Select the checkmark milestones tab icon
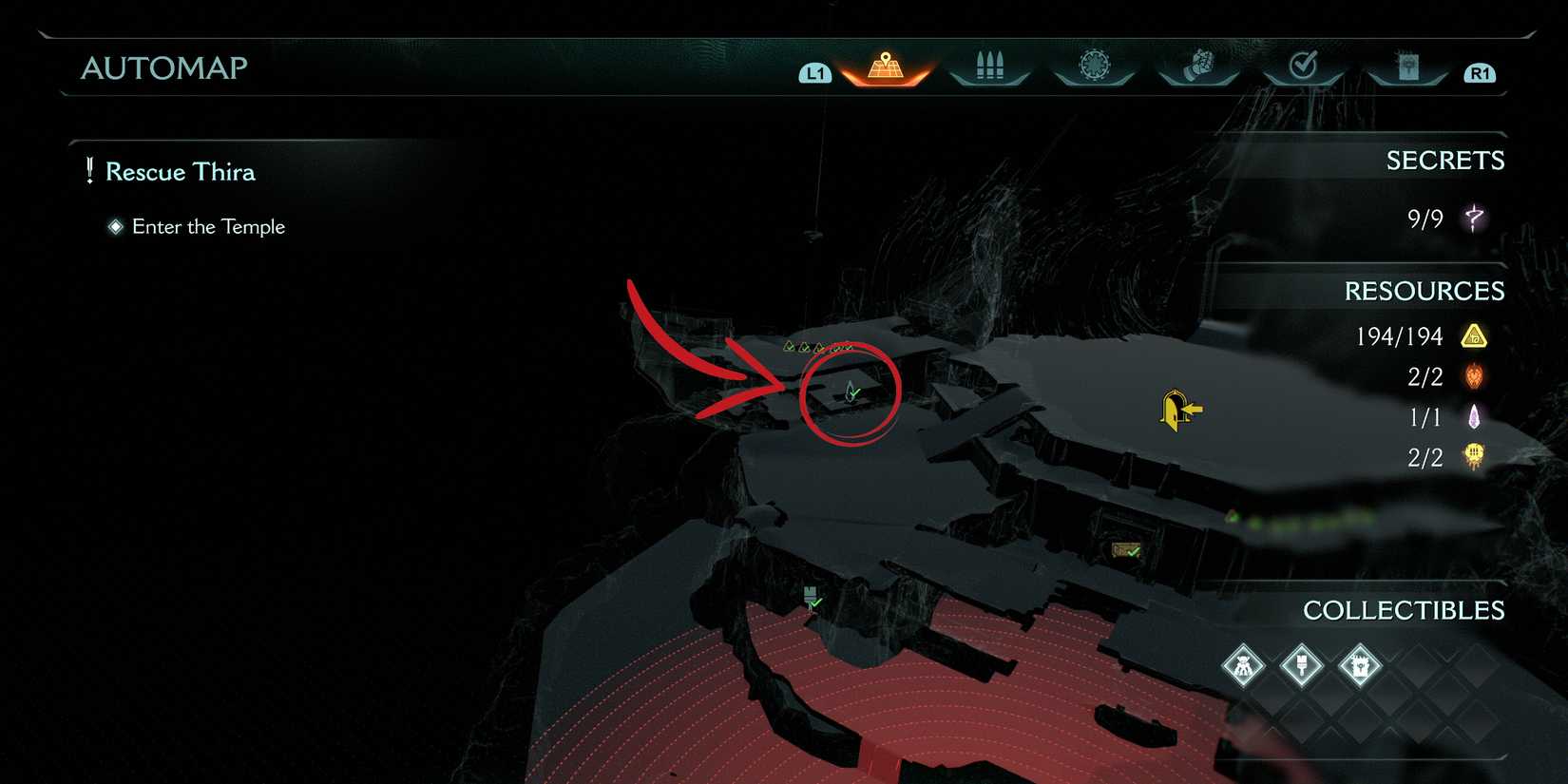The image size is (1568, 784). pyautogui.click(x=1303, y=65)
